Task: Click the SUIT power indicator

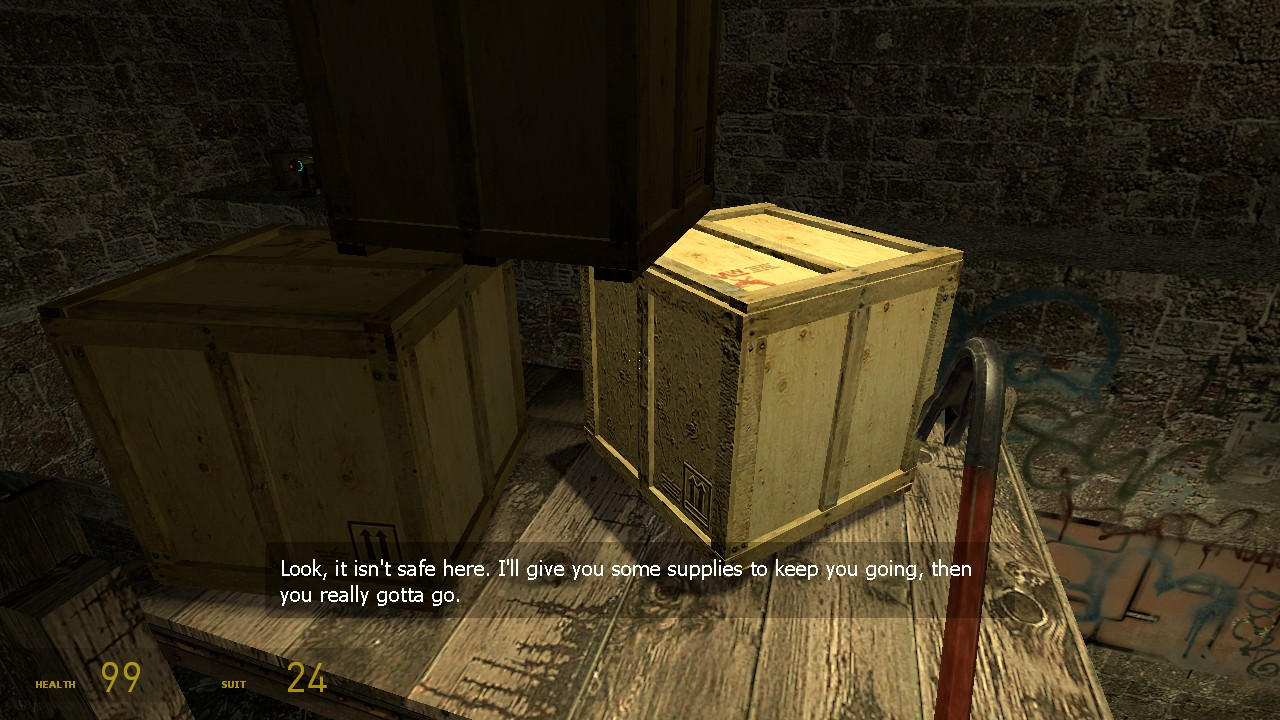Action: [x=233, y=685]
